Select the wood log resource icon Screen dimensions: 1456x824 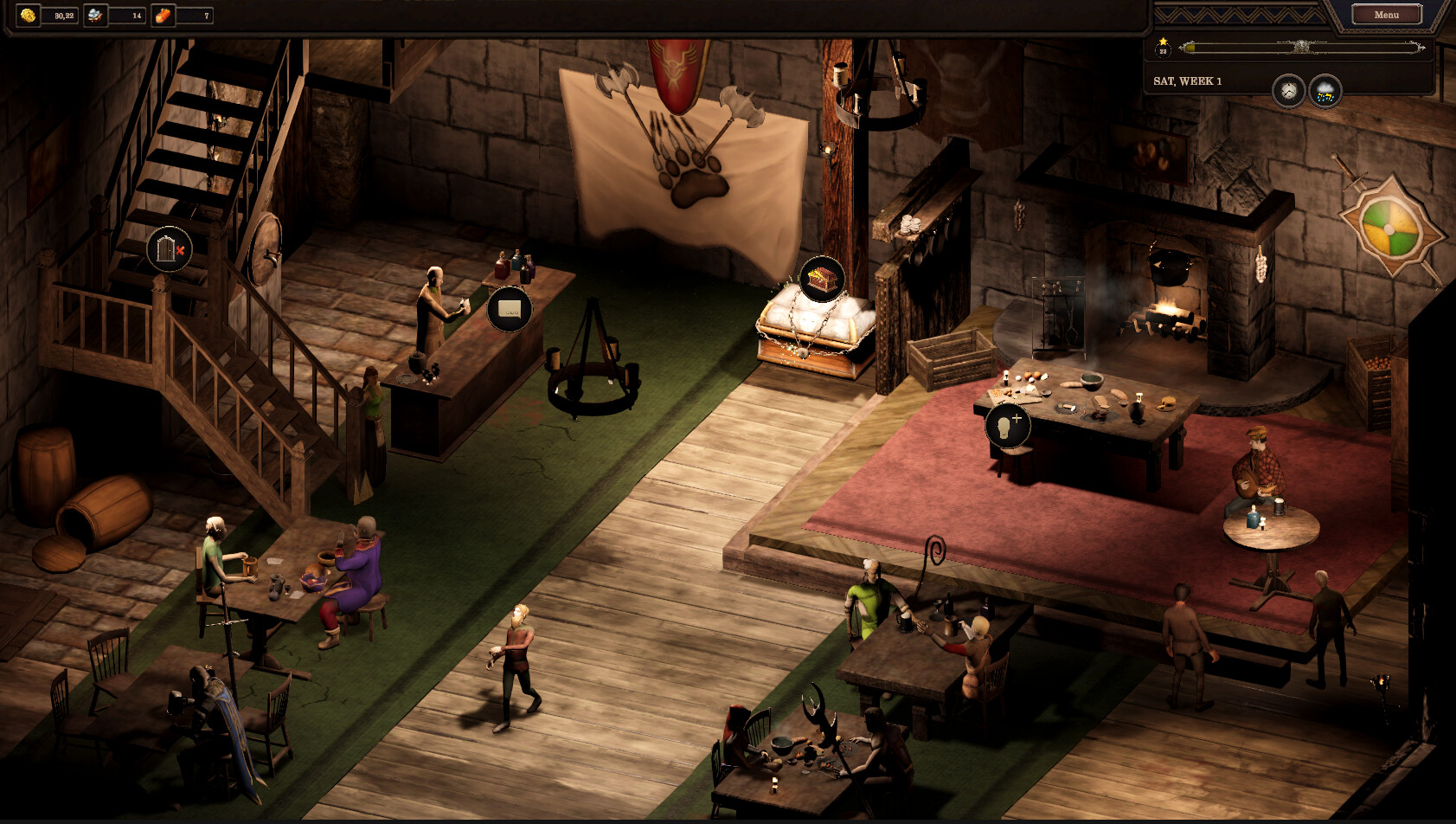(163, 16)
